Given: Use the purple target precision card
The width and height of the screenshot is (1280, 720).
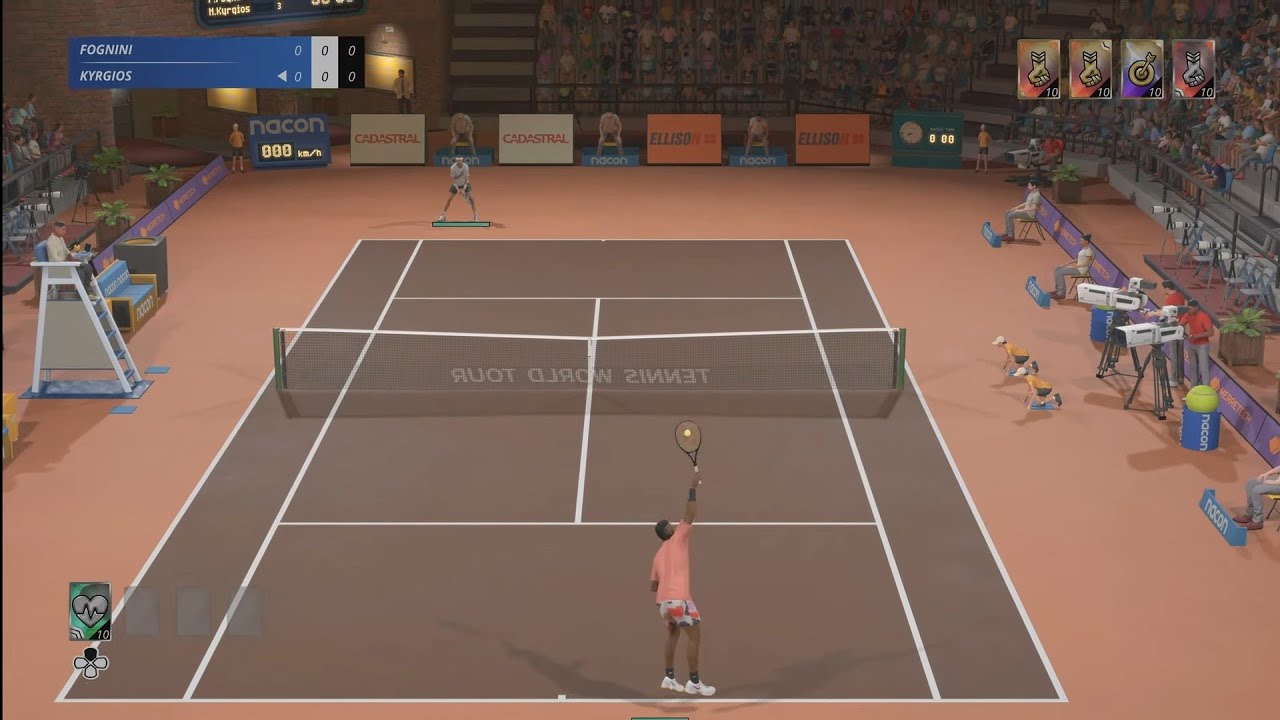Looking at the screenshot, I should pos(1143,70).
